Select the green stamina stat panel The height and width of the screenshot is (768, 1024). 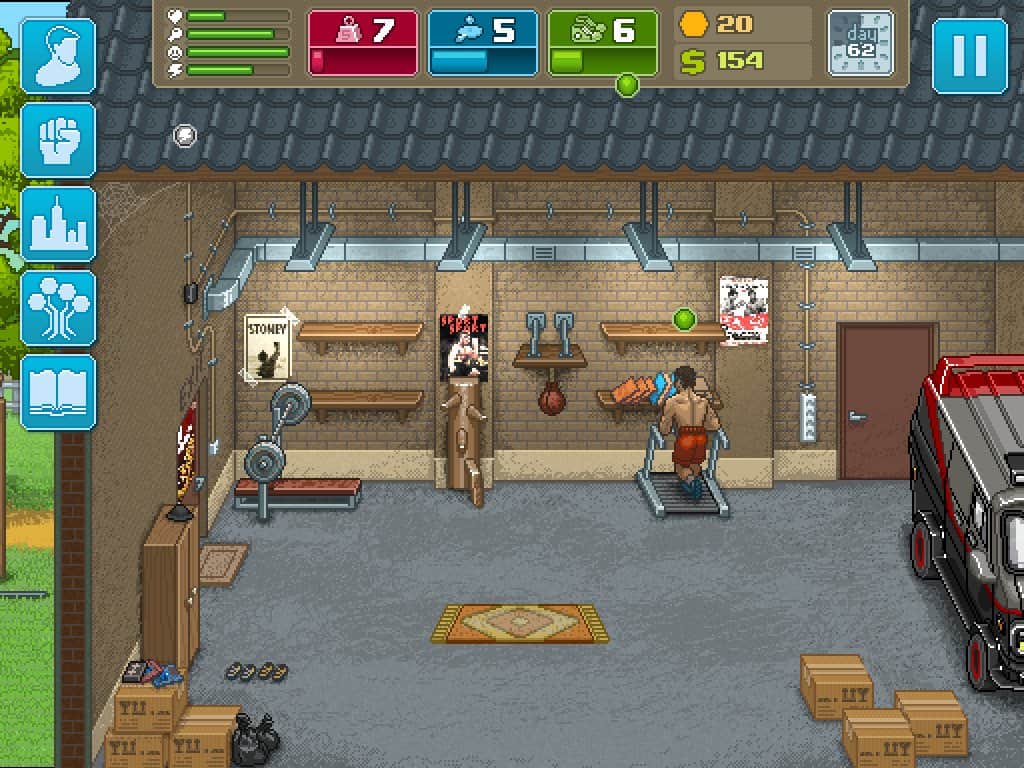pyautogui.click(x=603, y=43)
